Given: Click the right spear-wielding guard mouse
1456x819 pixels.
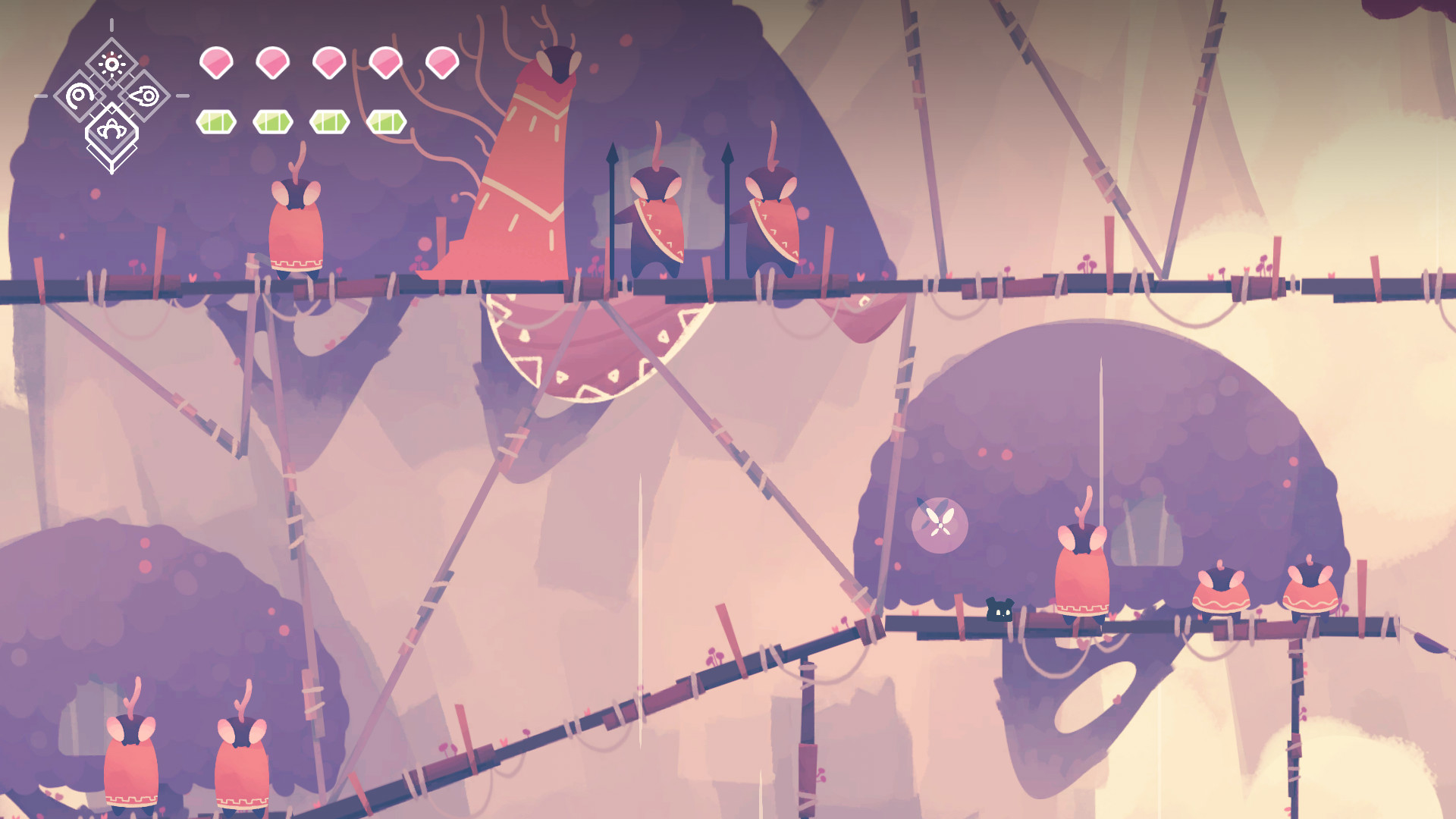Looking at the screenshot, I should coord(773,220).
